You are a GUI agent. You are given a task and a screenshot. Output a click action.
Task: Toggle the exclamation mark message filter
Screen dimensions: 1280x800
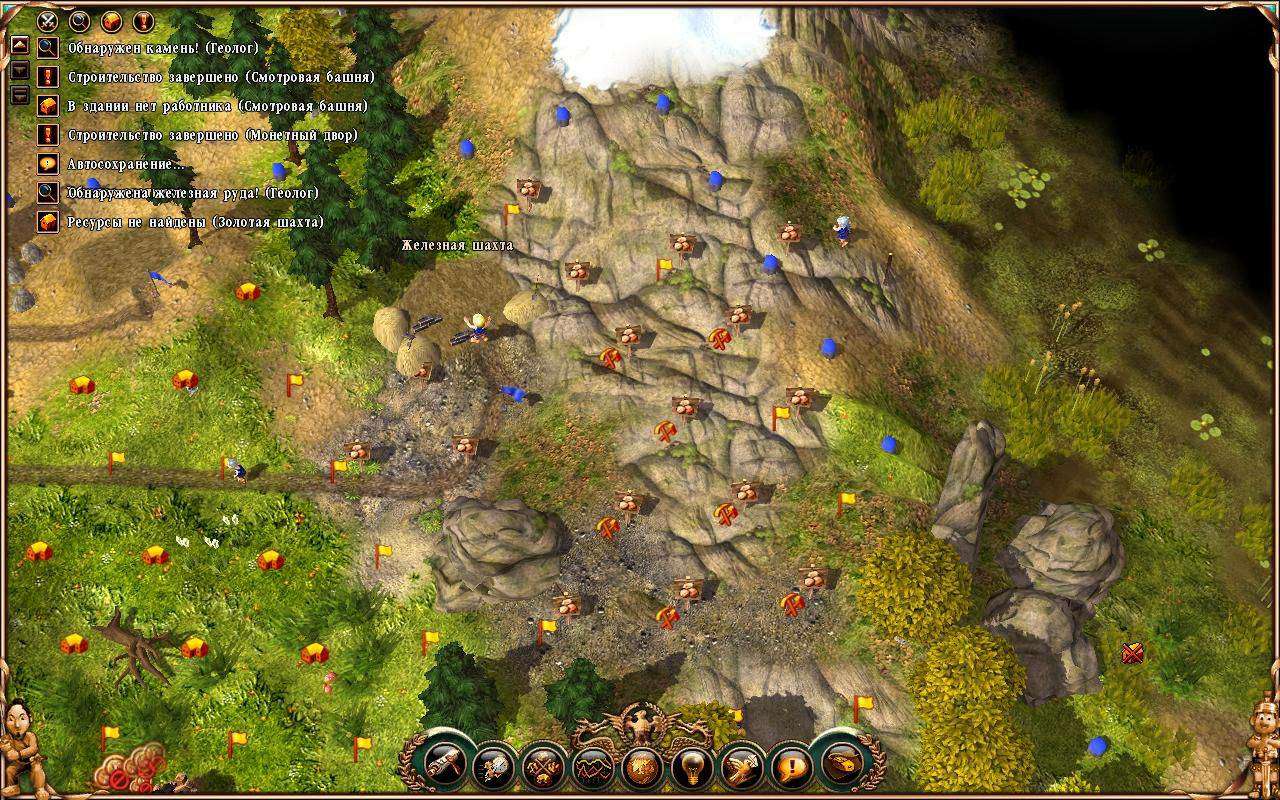point(143,20)
